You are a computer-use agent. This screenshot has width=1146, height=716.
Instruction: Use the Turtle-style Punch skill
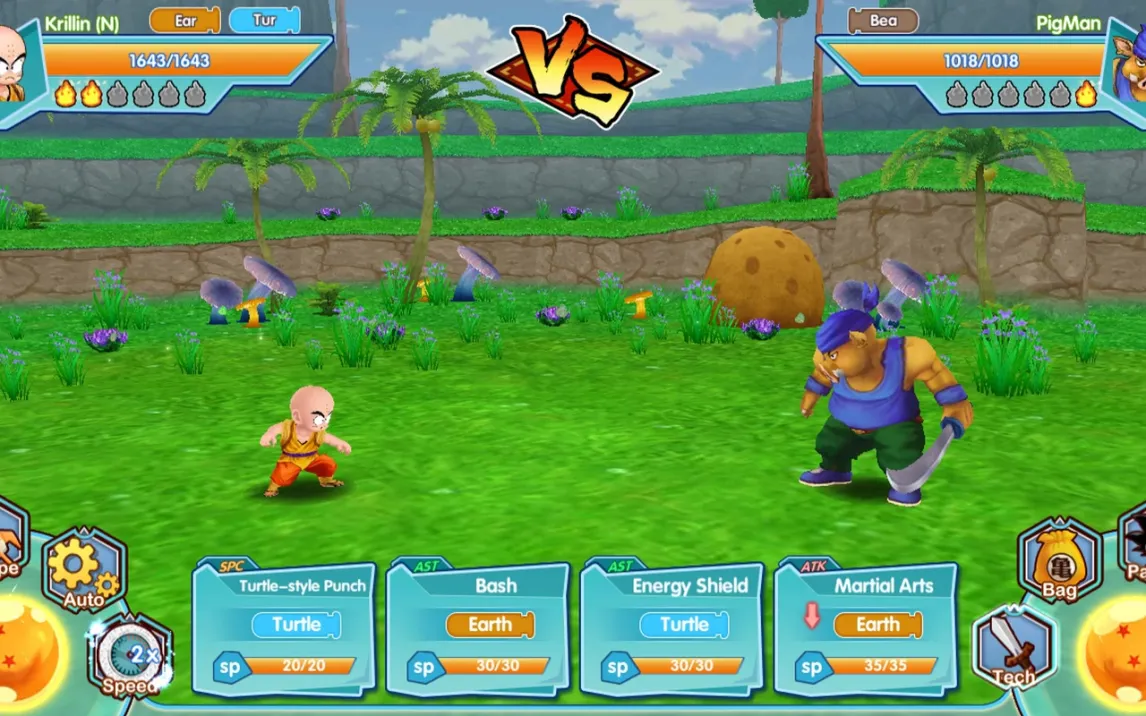pos(284,626)
